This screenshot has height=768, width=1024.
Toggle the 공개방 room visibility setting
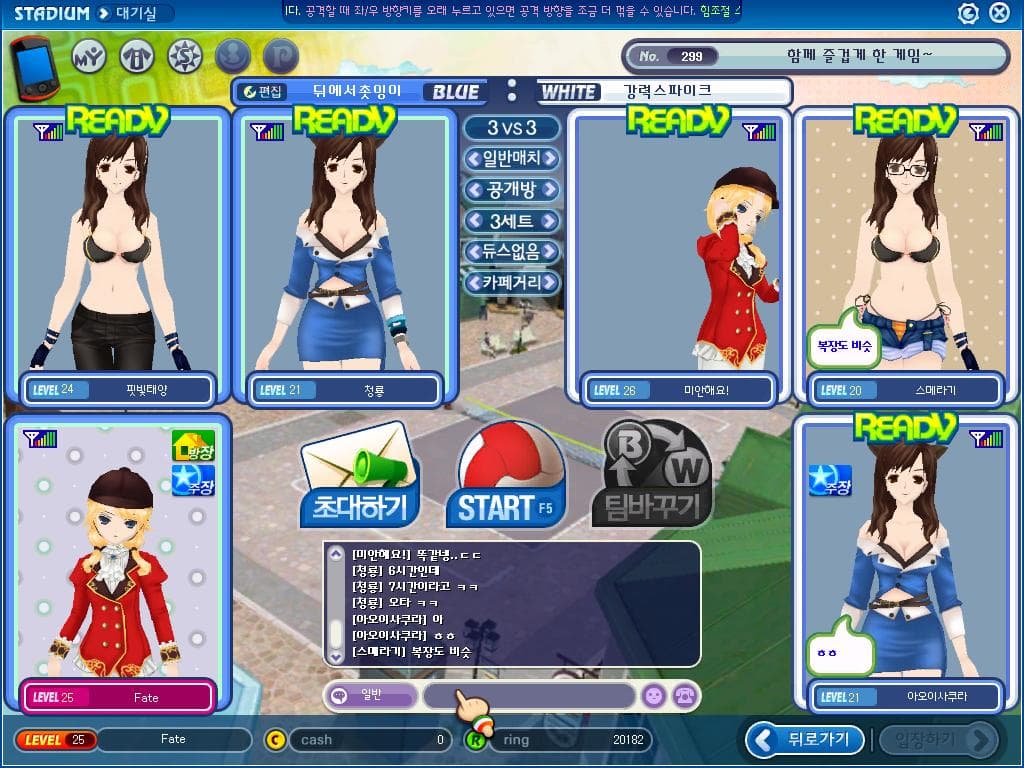511,190
